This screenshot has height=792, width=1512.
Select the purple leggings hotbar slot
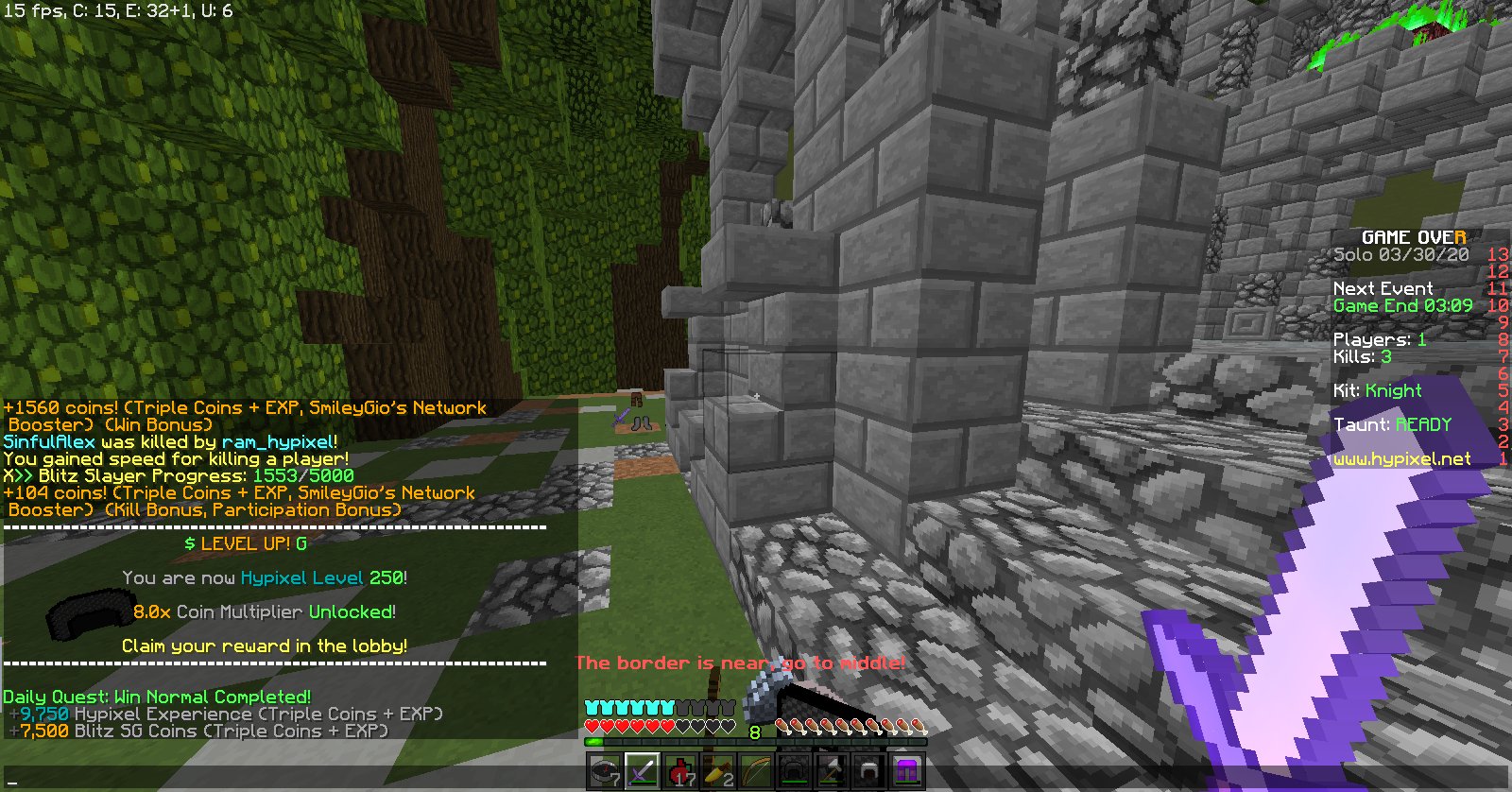click(x=905, y=770)
